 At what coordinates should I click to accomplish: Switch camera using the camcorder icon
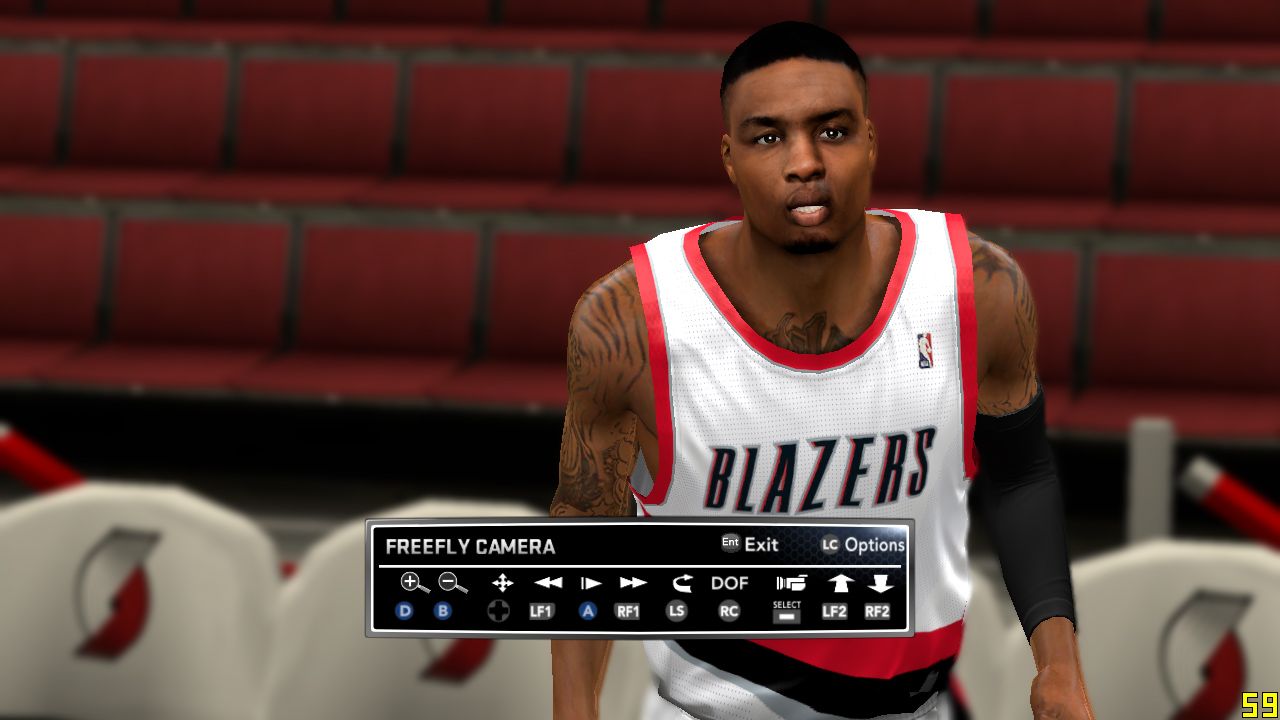click(790, 583)
